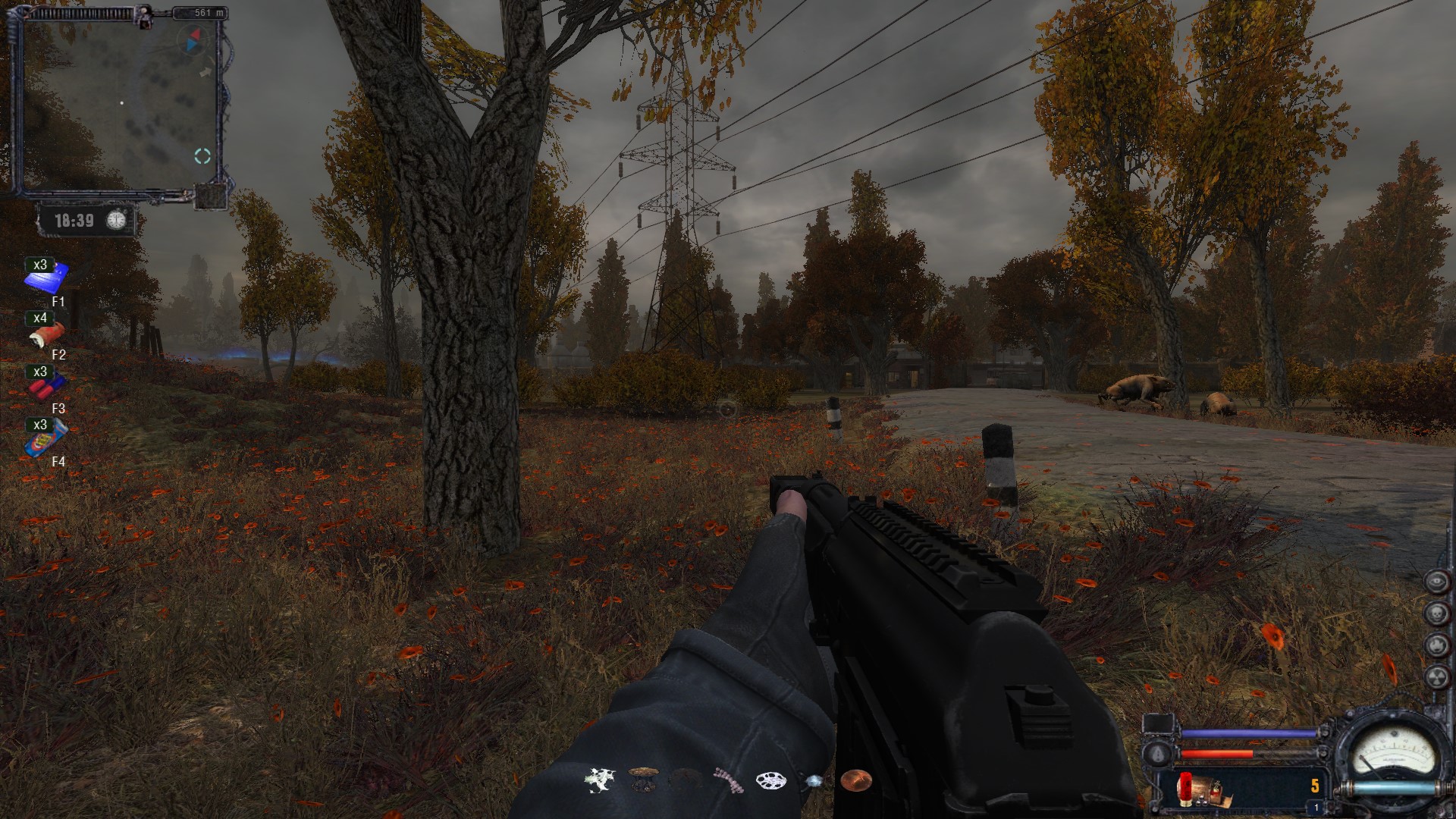Screen dimensions: 1456x819
Task: Click the minimap in the top-left corner
Action: 118,102
